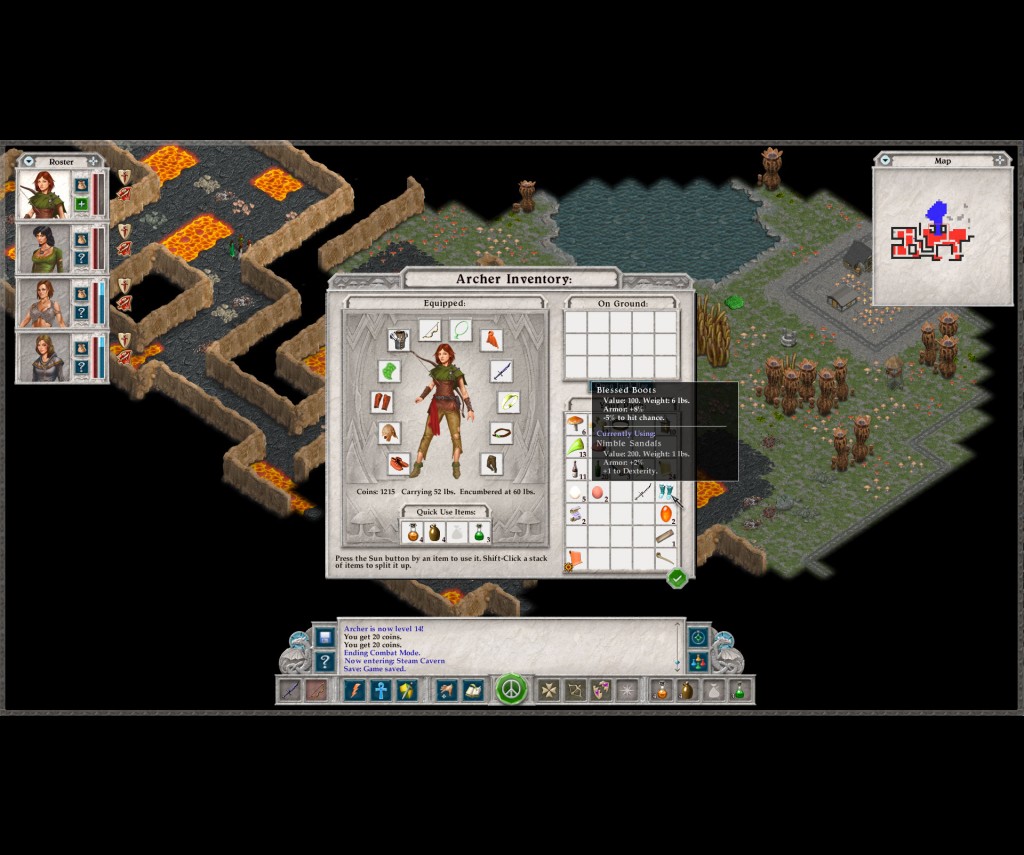Image resolution: width=1024 pixels, height=855 pixels.
Task: Open the spellbook icon in toolbar
Action: 472,690
